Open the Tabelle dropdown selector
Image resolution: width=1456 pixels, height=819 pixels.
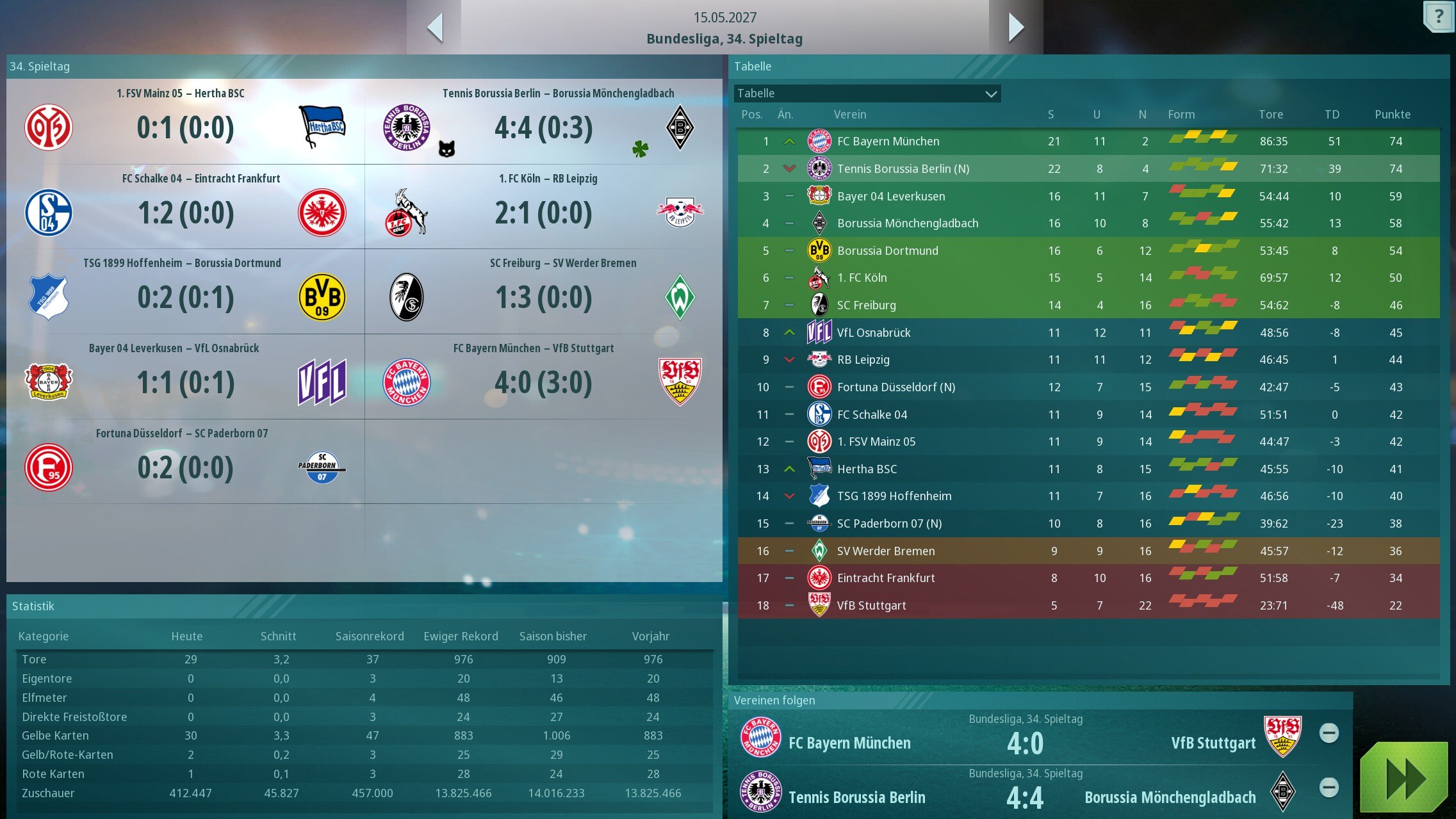tap(867, 93)
